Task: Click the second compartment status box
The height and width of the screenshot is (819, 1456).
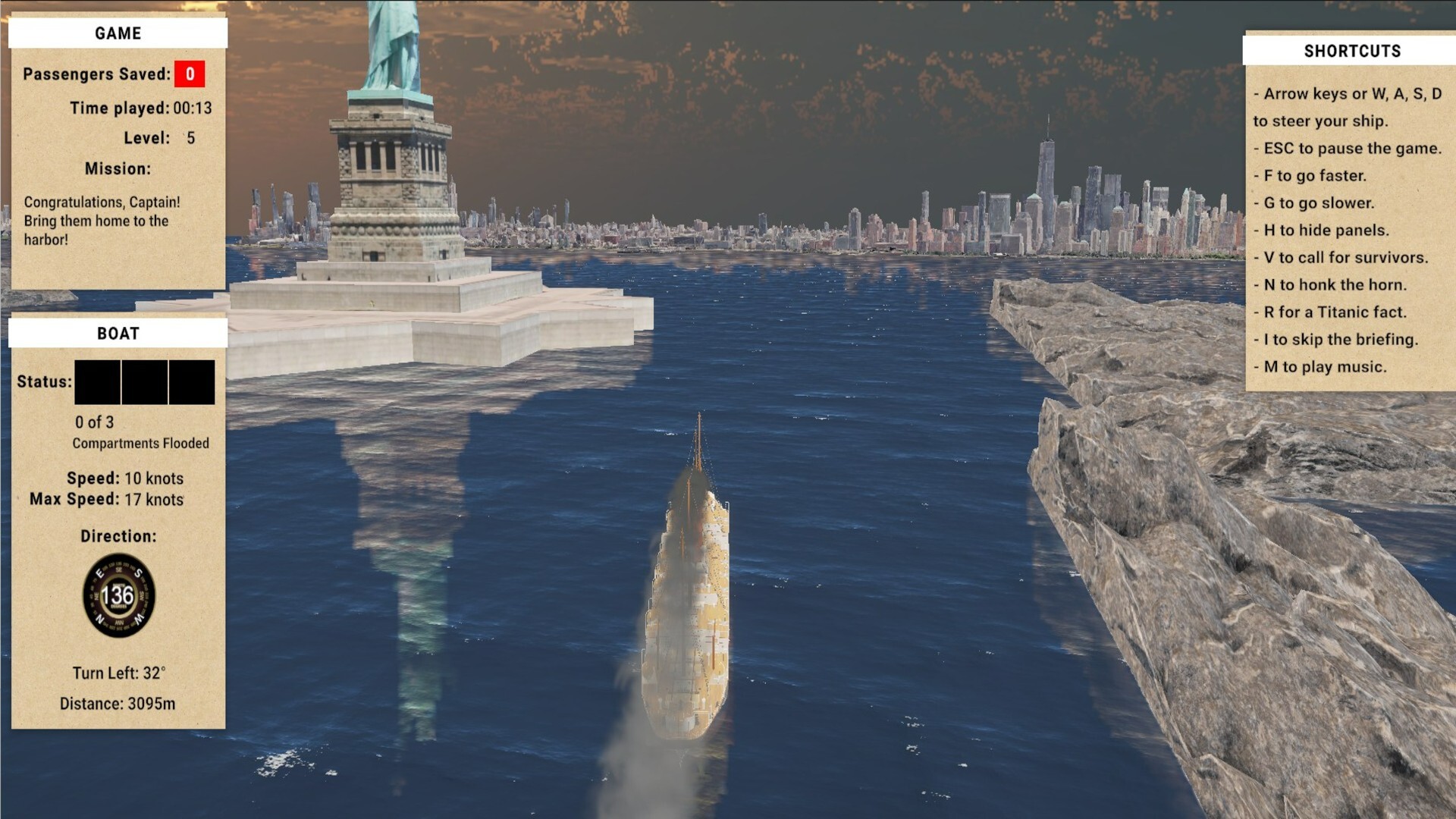Action: tap(145, 381)
